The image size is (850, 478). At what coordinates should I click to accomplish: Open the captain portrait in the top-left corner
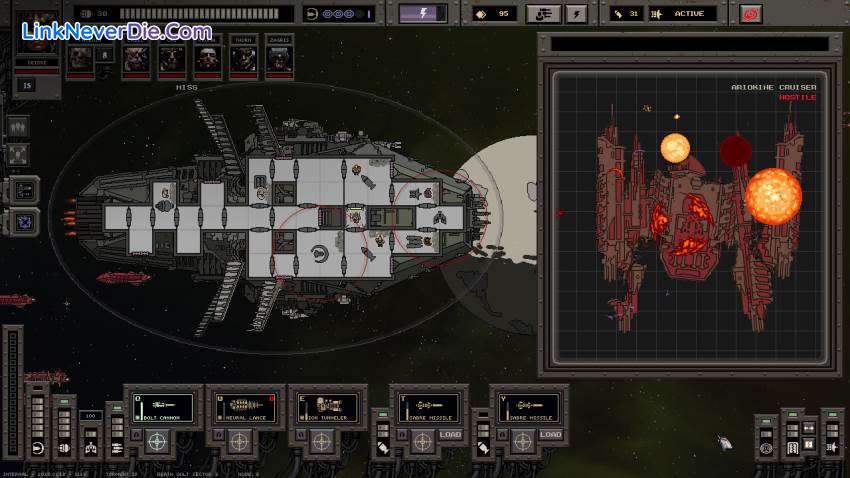click(x=37, y=33)
